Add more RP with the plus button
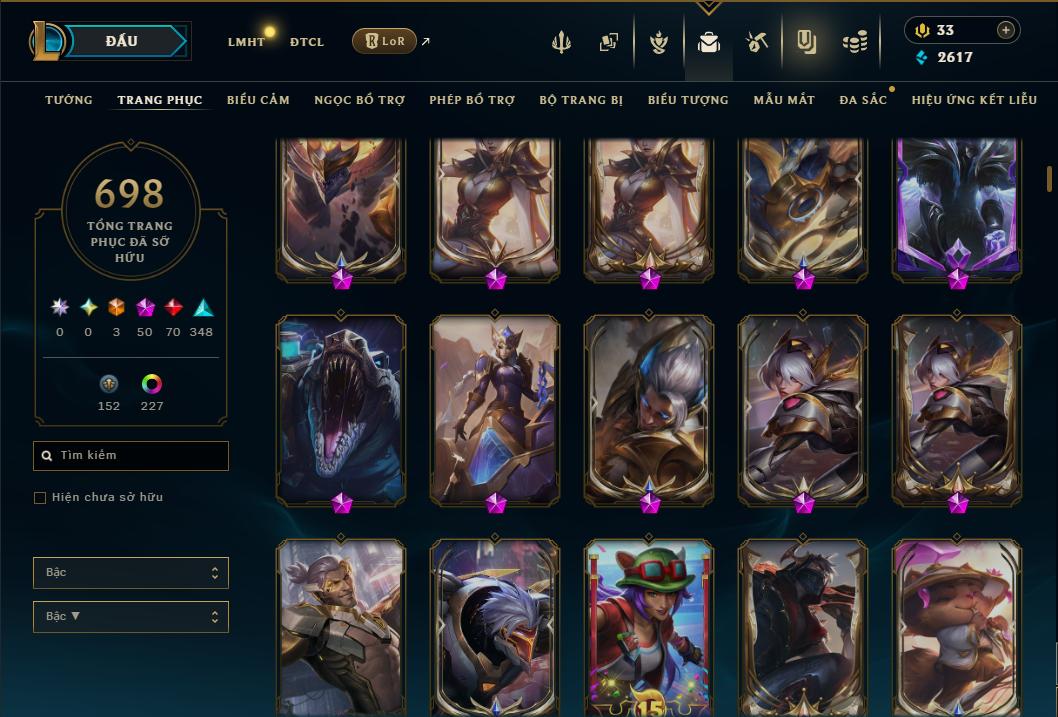1058x717 pixels. [x=1005, y=30]
